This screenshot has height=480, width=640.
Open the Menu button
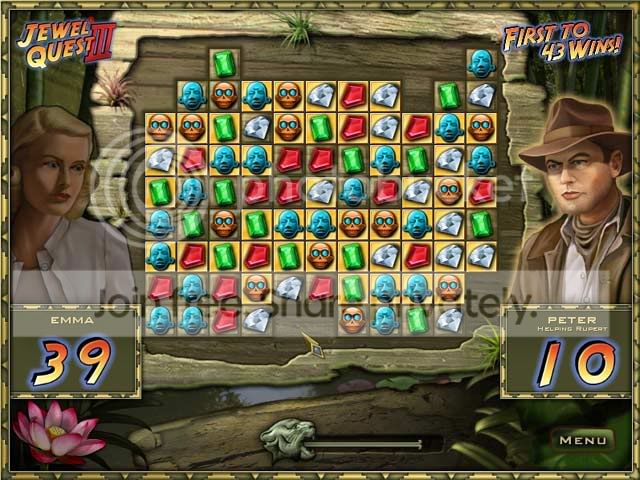[583, 439]
